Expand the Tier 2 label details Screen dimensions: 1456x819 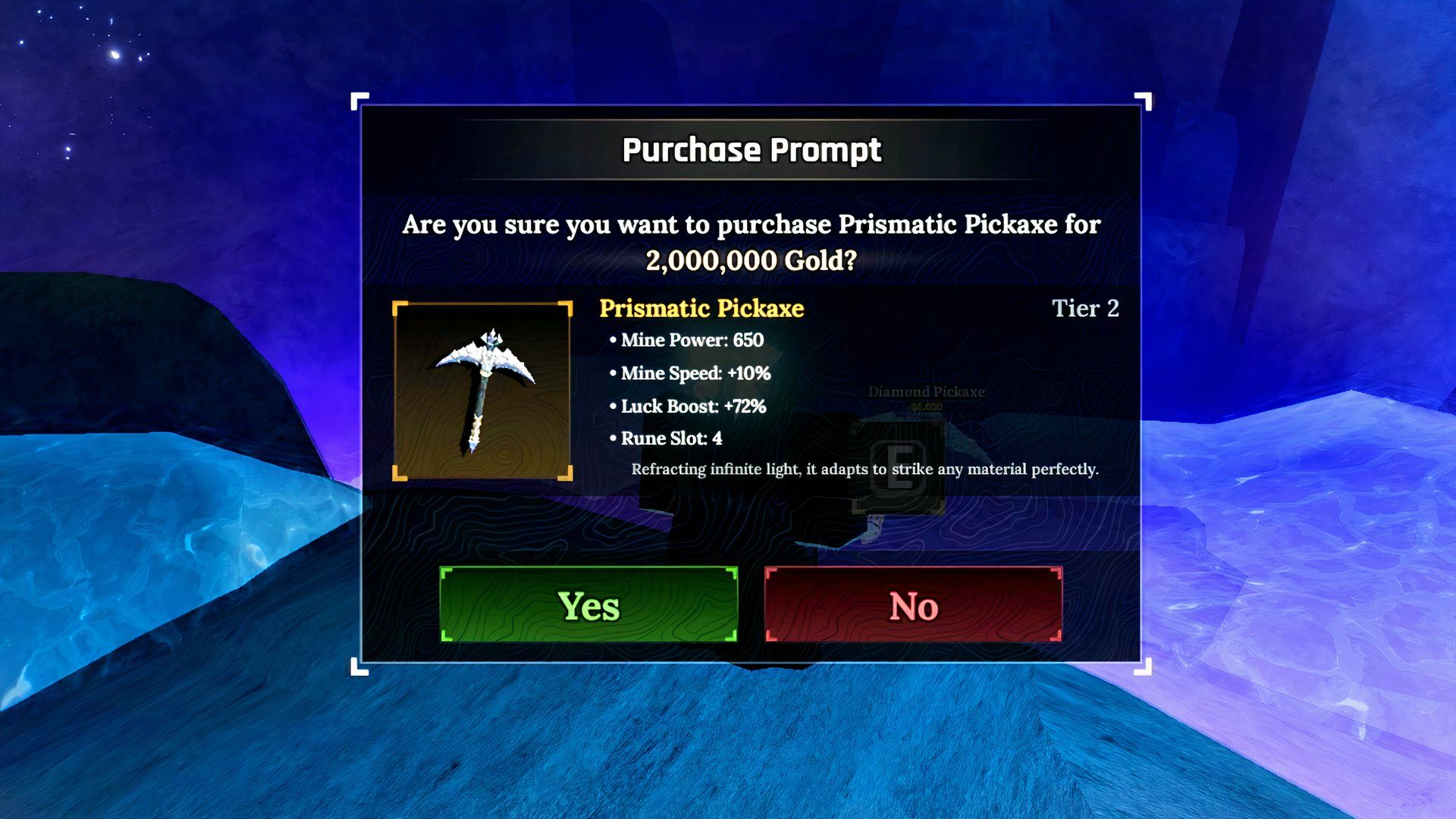[x=1086, y=309]
